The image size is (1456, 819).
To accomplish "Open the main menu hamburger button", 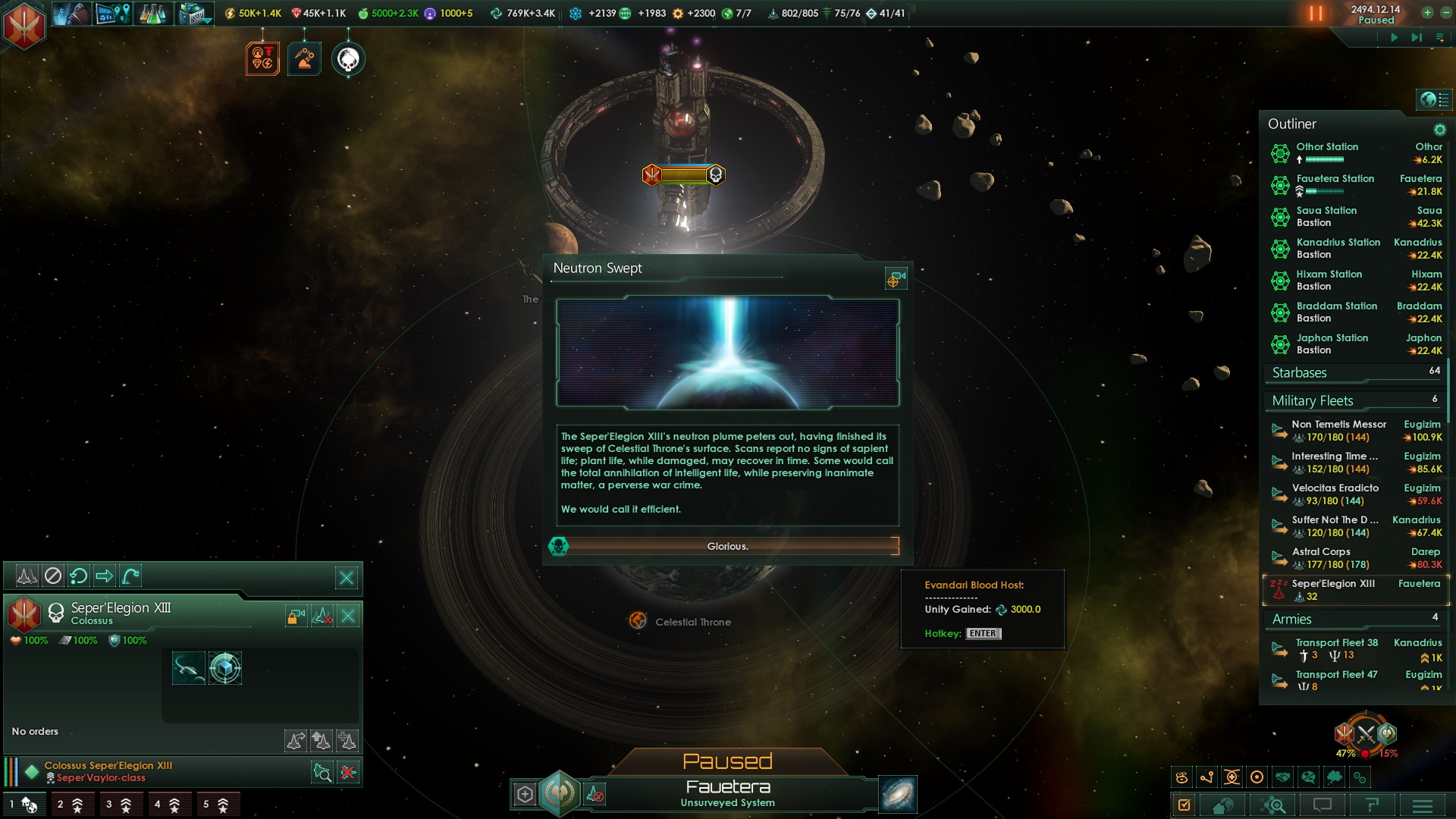I will (1422, 805).
